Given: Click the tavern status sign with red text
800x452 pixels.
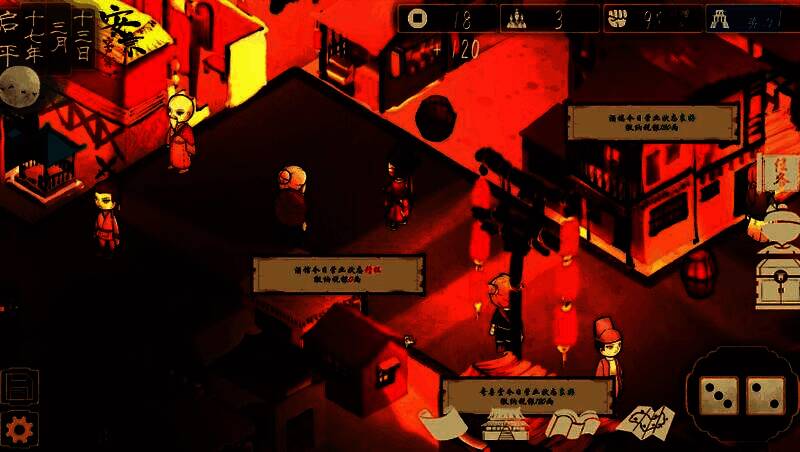Looking at the screenshot, I should [x=339, y=274].
